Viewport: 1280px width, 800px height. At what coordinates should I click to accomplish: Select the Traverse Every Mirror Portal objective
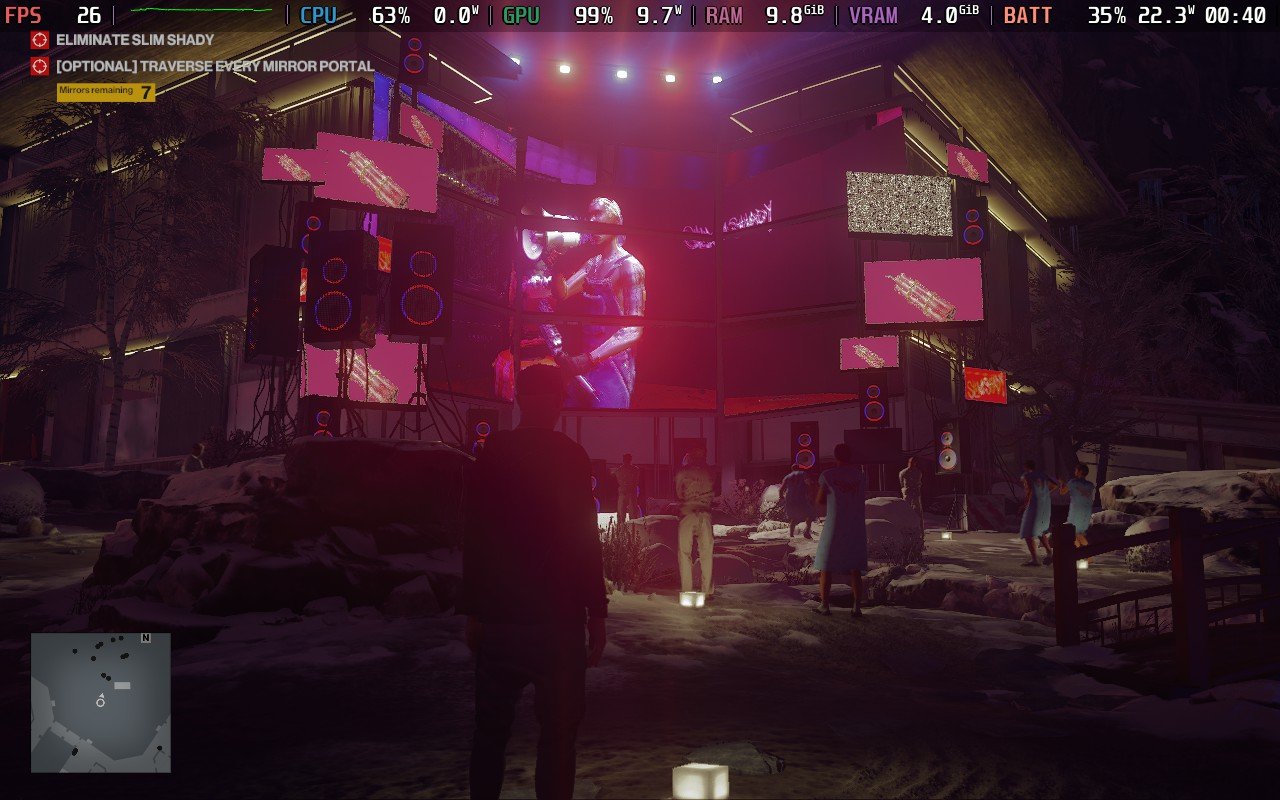[215, 66]
